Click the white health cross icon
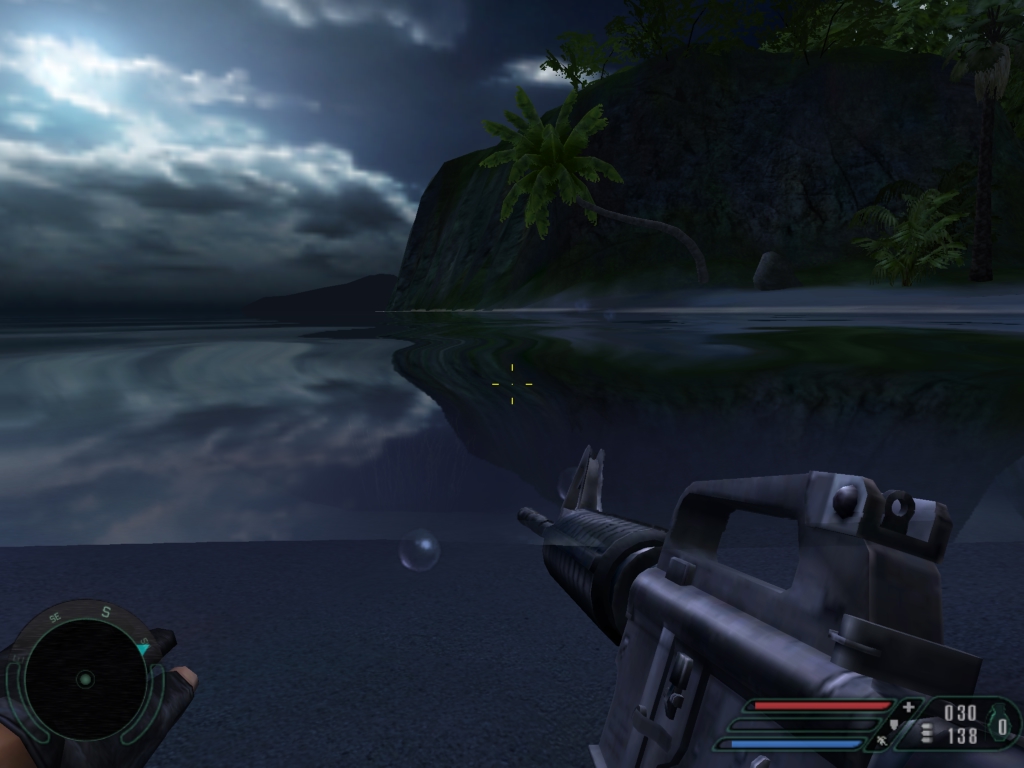This screenshot has width=1024, height=768. (908, 707)
